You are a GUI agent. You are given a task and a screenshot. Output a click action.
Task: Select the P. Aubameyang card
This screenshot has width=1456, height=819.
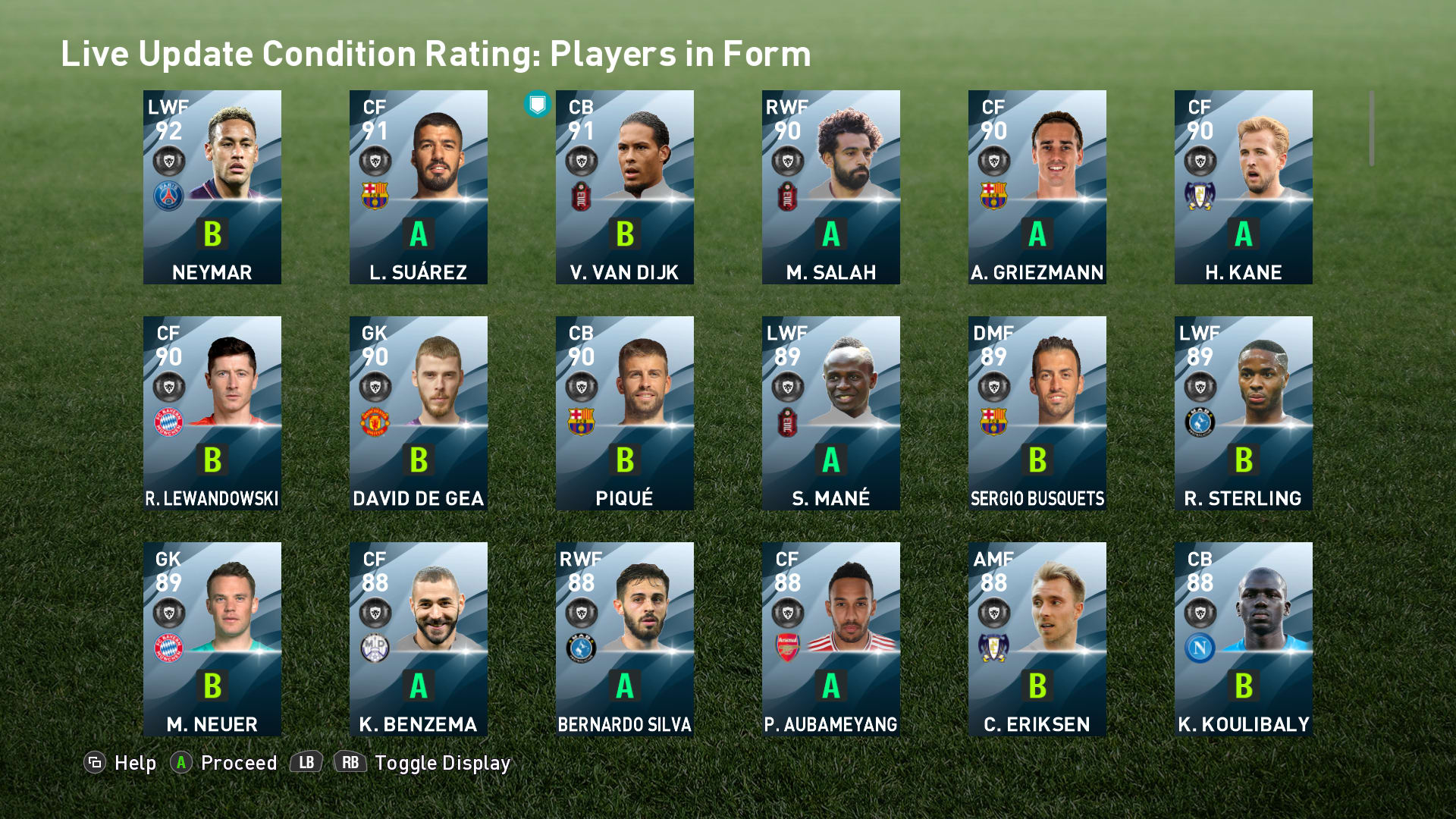[x=831, y=639]
